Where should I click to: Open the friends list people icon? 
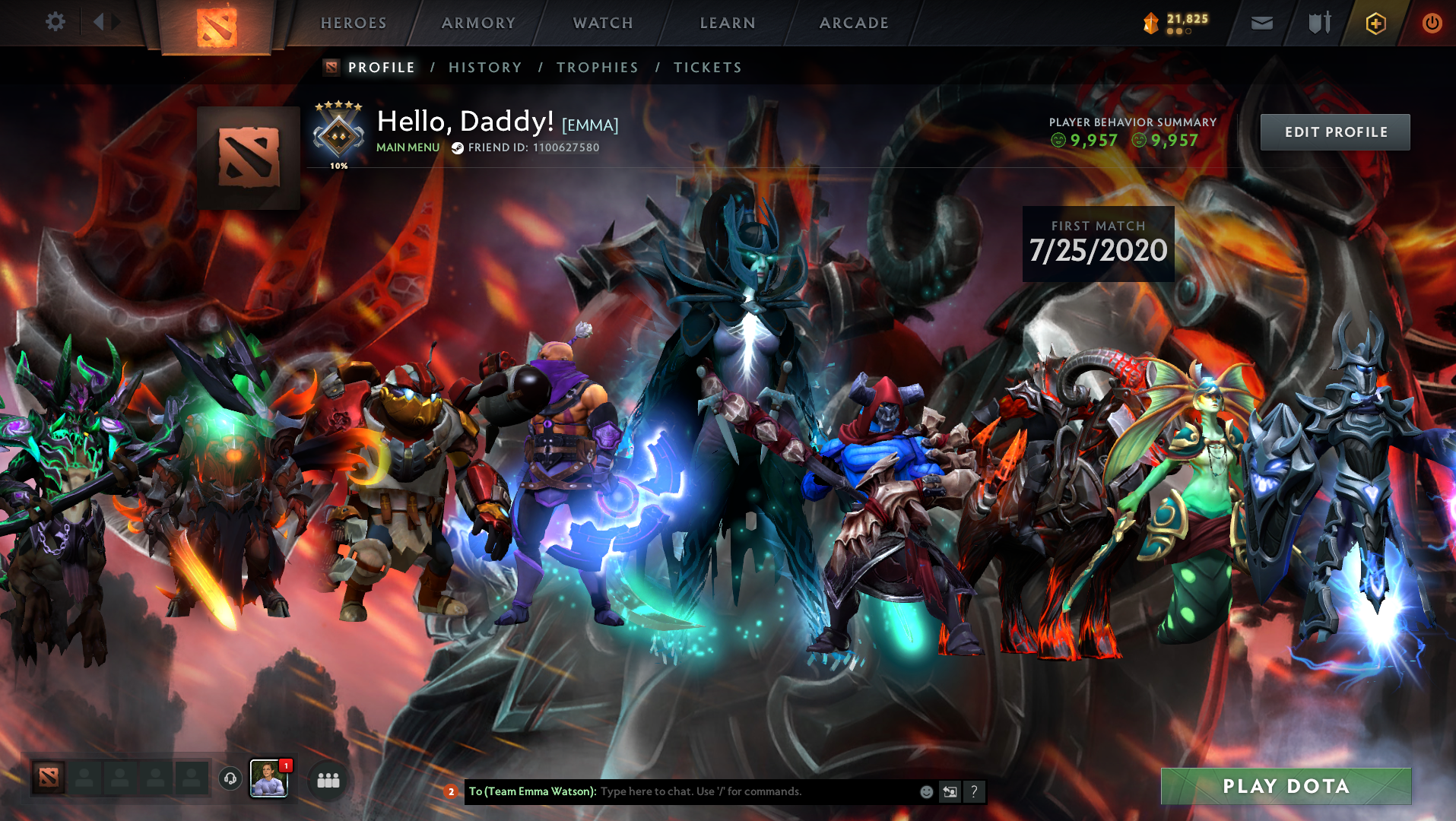click(327, 778)
